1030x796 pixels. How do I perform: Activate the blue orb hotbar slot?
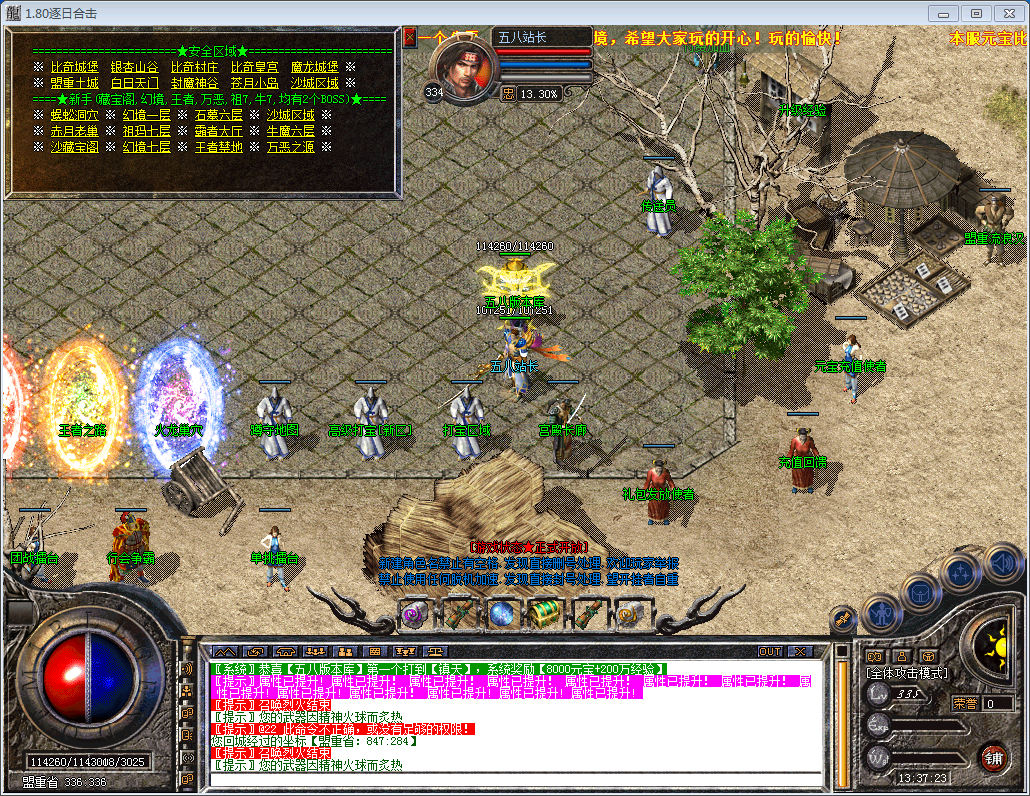pos(501,612)
